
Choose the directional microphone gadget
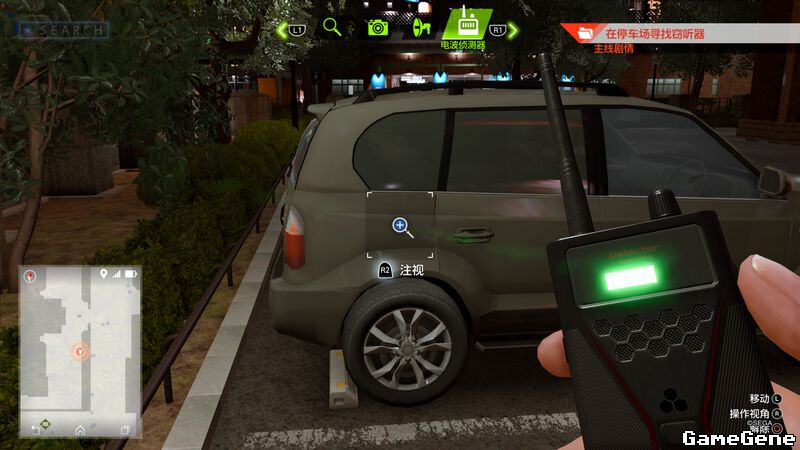pos(422,27)
